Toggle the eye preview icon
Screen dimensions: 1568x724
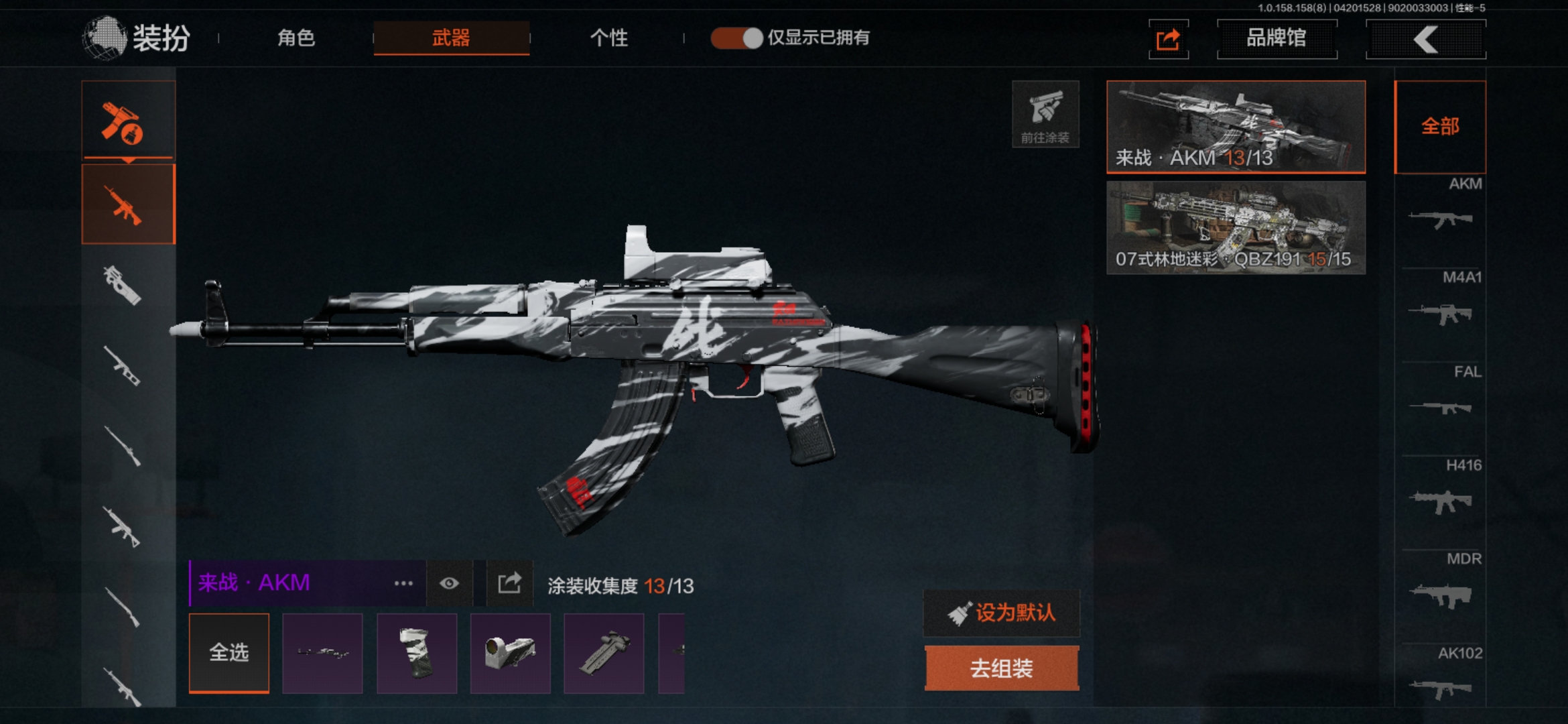tap(449, 583)
